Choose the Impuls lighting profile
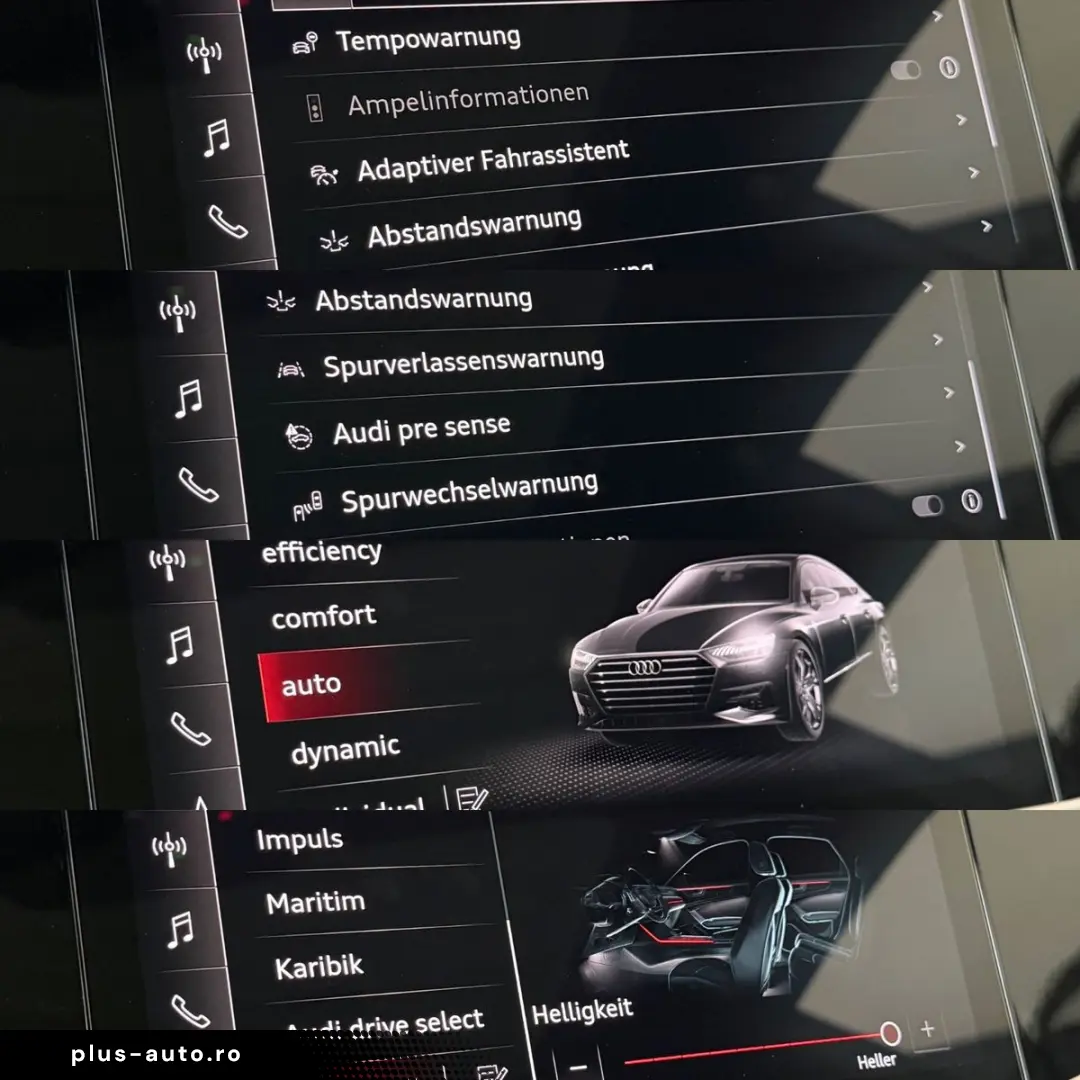The height and width of the screenshot is (1080, 1080). pos(300,840)
